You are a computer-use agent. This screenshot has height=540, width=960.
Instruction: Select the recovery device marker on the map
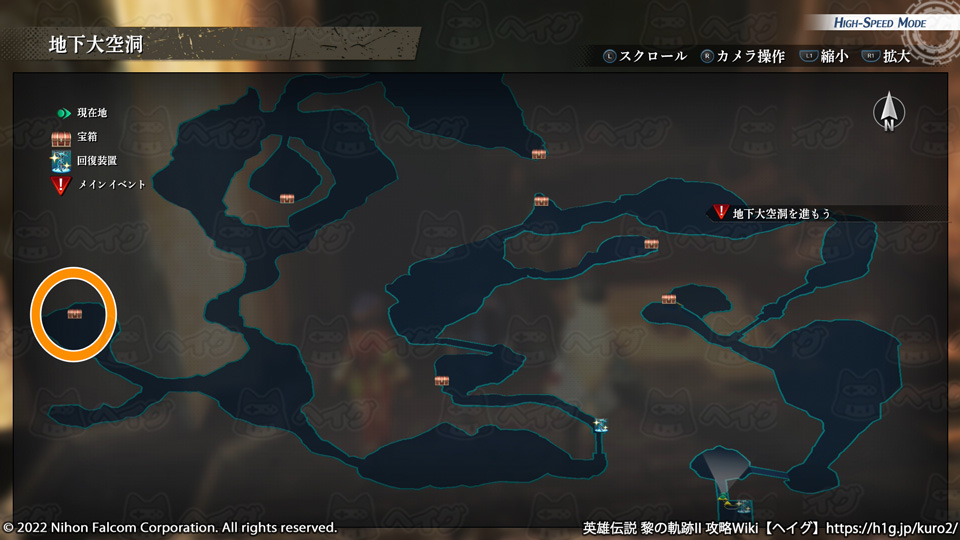coord(600,424)
